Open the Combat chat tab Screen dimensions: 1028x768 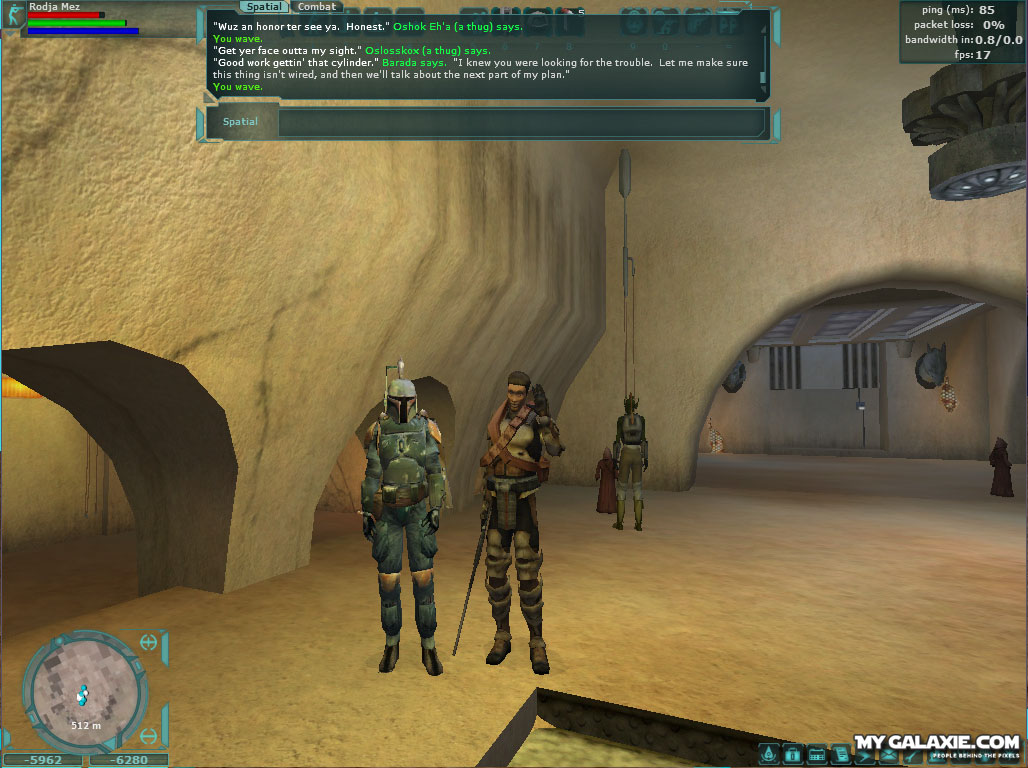tap(317, 7)
